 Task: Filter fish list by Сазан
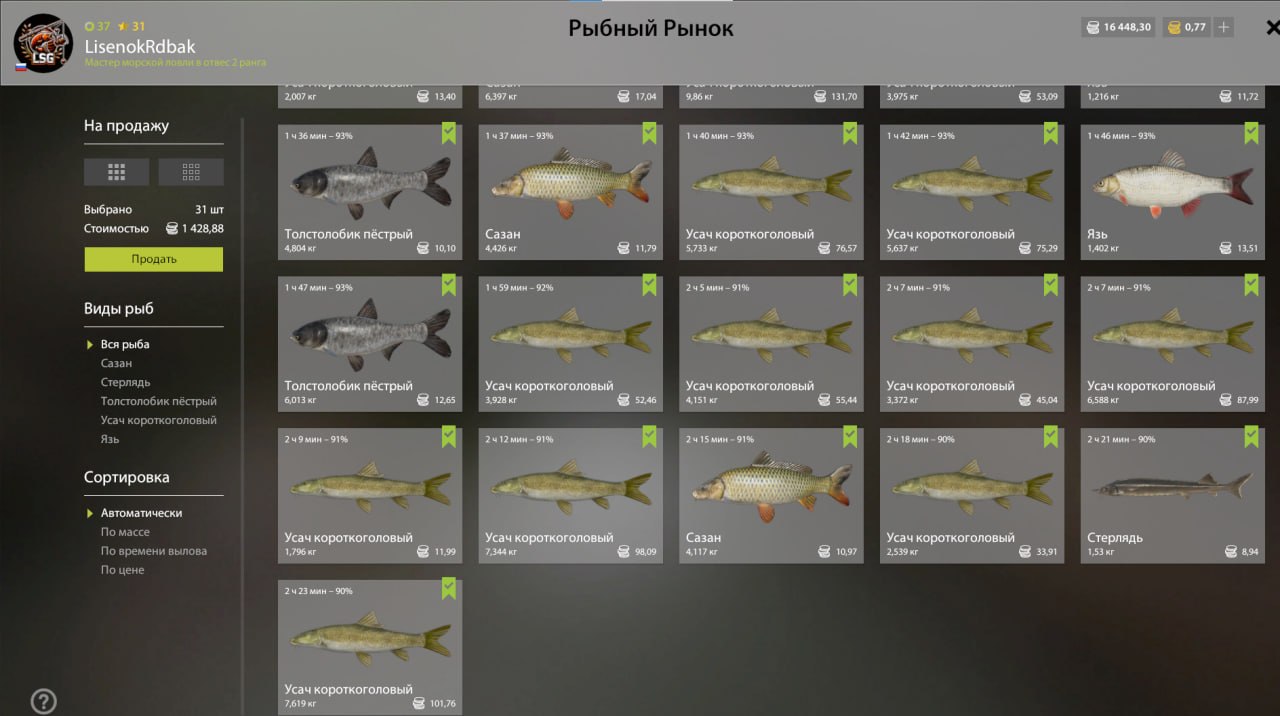[116, 363]
